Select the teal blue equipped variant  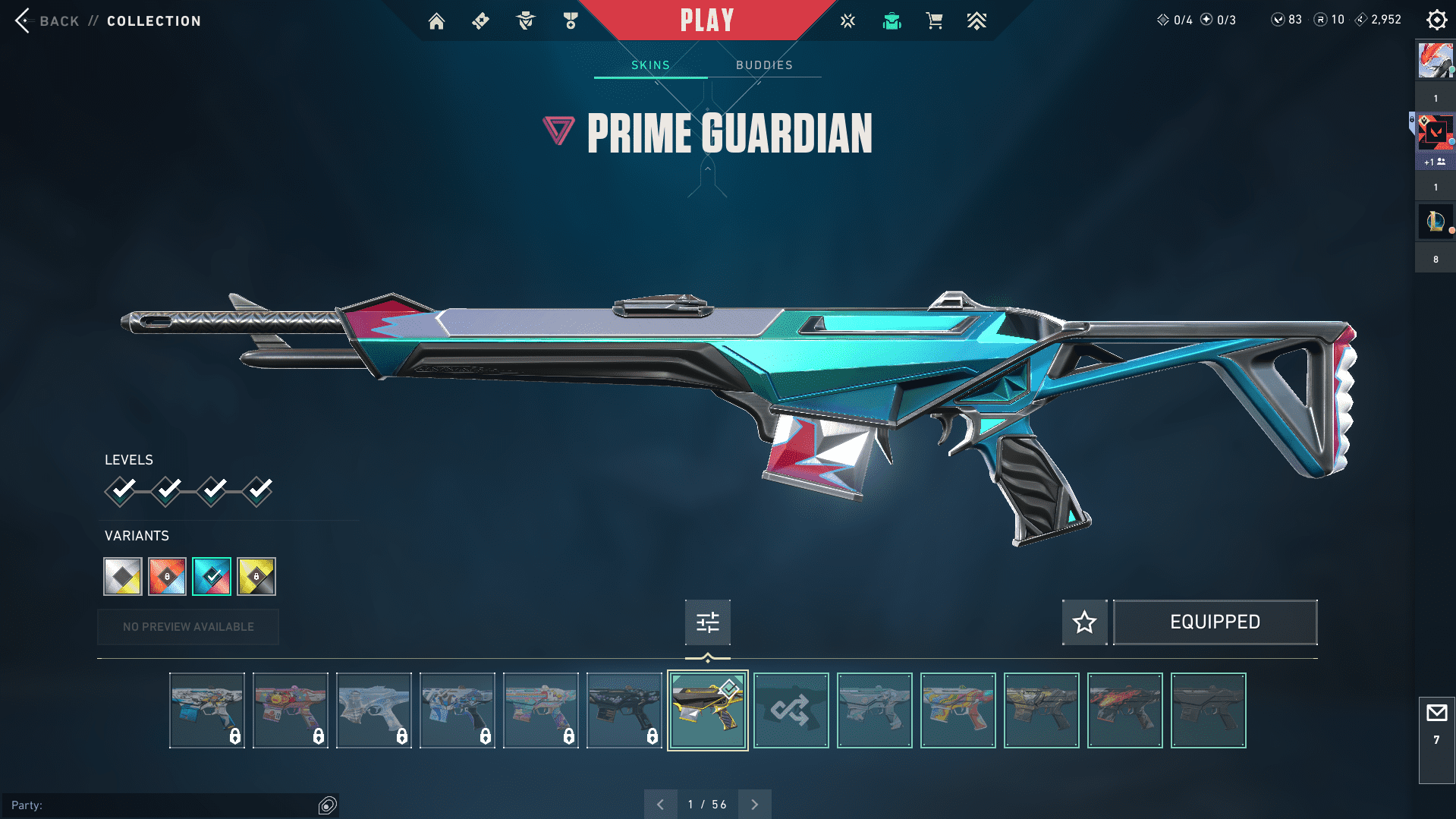[212, 576]
